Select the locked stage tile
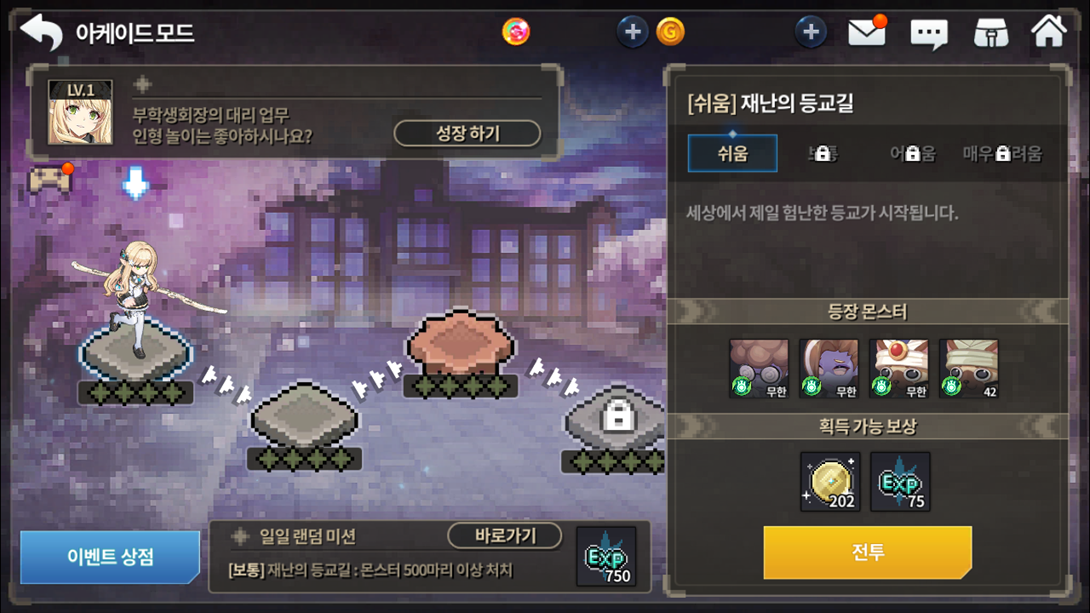The image size is (1090, 613). [x=618, y=418]
